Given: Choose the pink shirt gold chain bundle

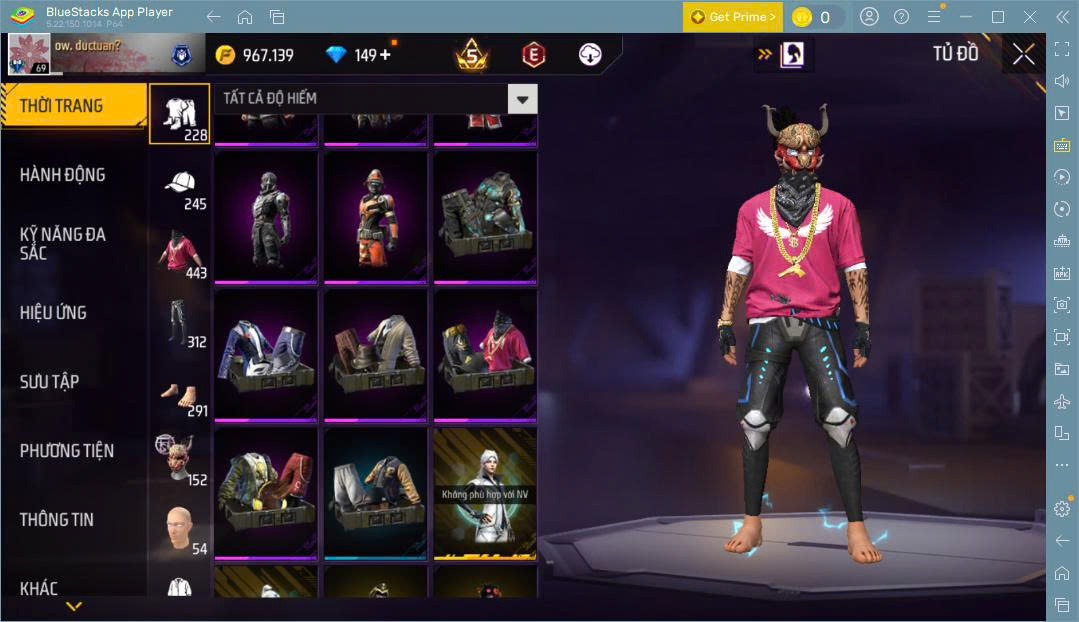Looking at the screenshot, I should click(485, 353).
